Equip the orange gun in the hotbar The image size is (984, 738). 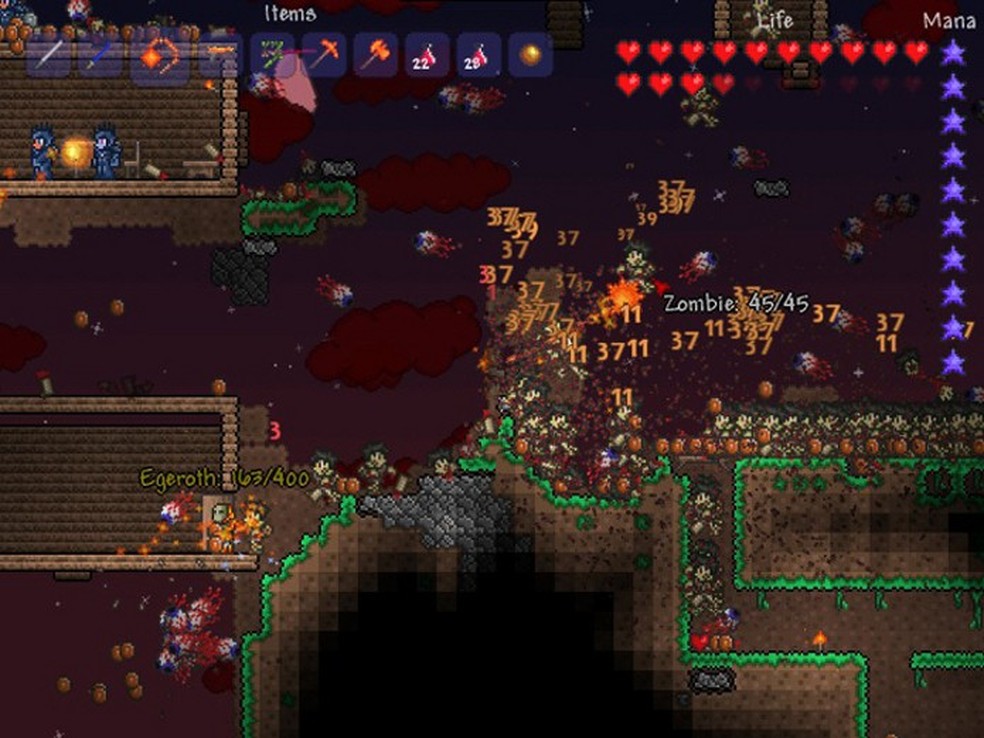[x=217, y=55]
